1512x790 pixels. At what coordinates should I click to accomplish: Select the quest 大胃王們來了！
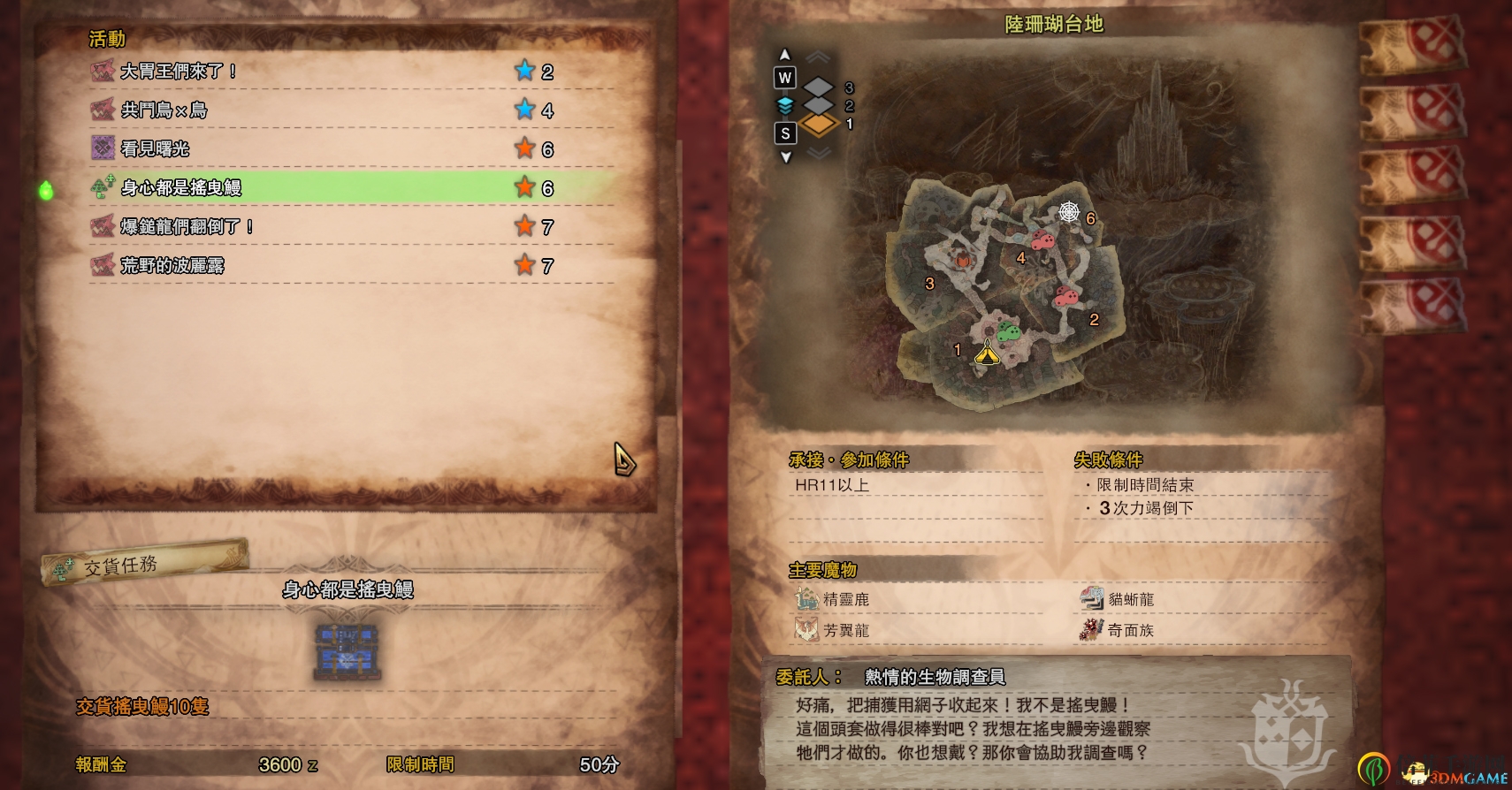(177, 72)
